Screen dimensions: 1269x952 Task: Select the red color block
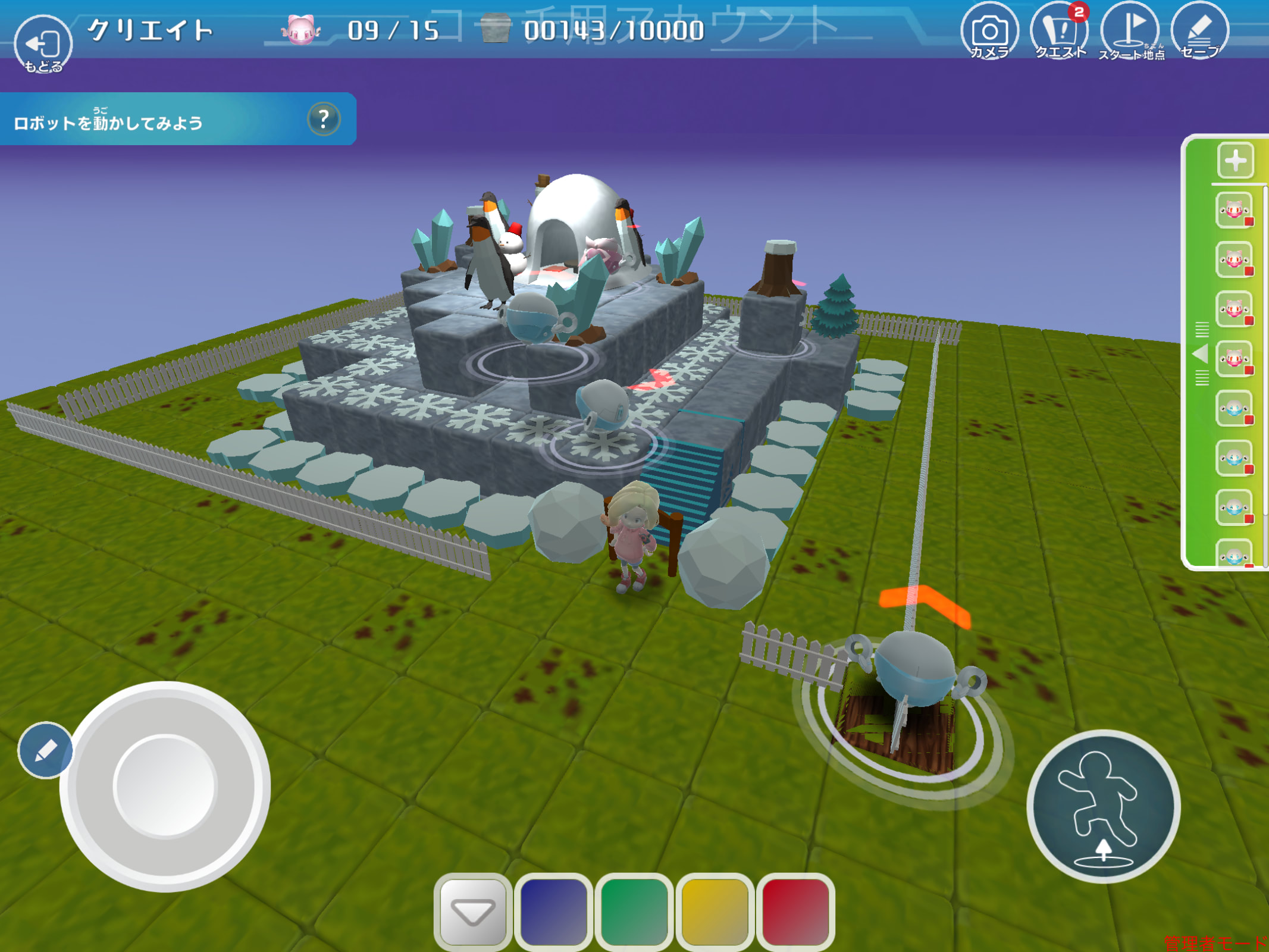(795, 910)
